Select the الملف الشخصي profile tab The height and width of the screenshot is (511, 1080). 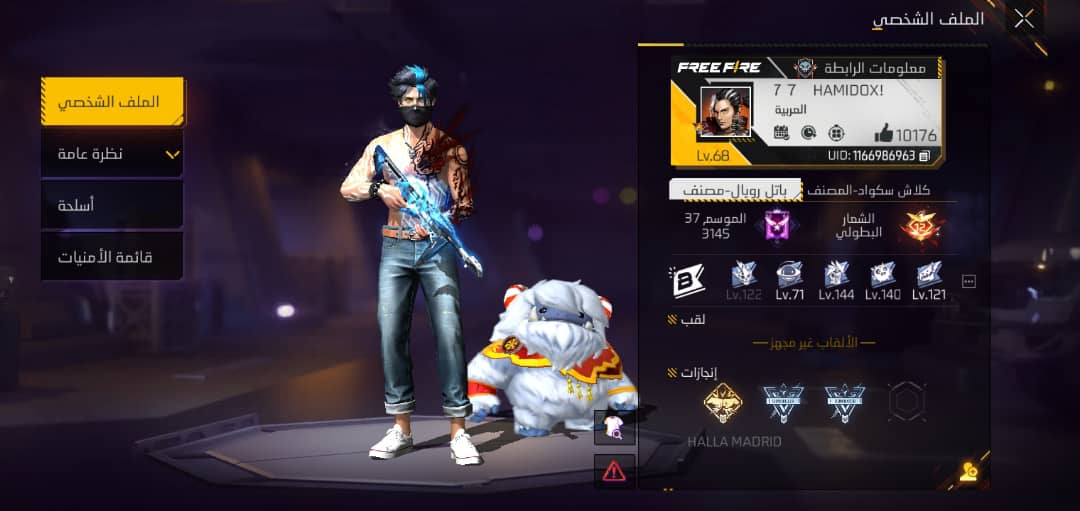pyautogui.click(x=112, y=102)
